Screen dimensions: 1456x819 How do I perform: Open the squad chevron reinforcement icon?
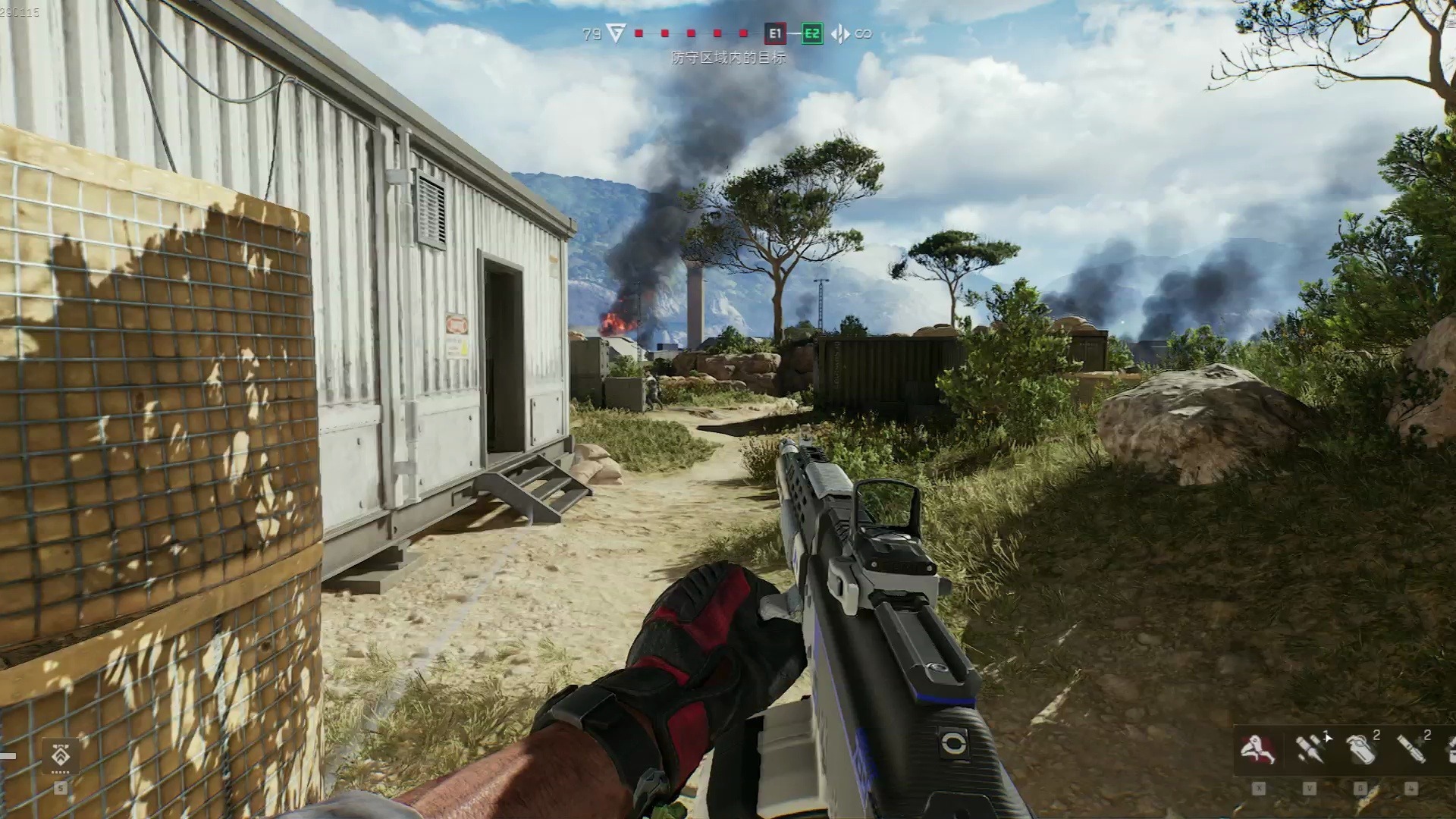[x=61, y=755]
